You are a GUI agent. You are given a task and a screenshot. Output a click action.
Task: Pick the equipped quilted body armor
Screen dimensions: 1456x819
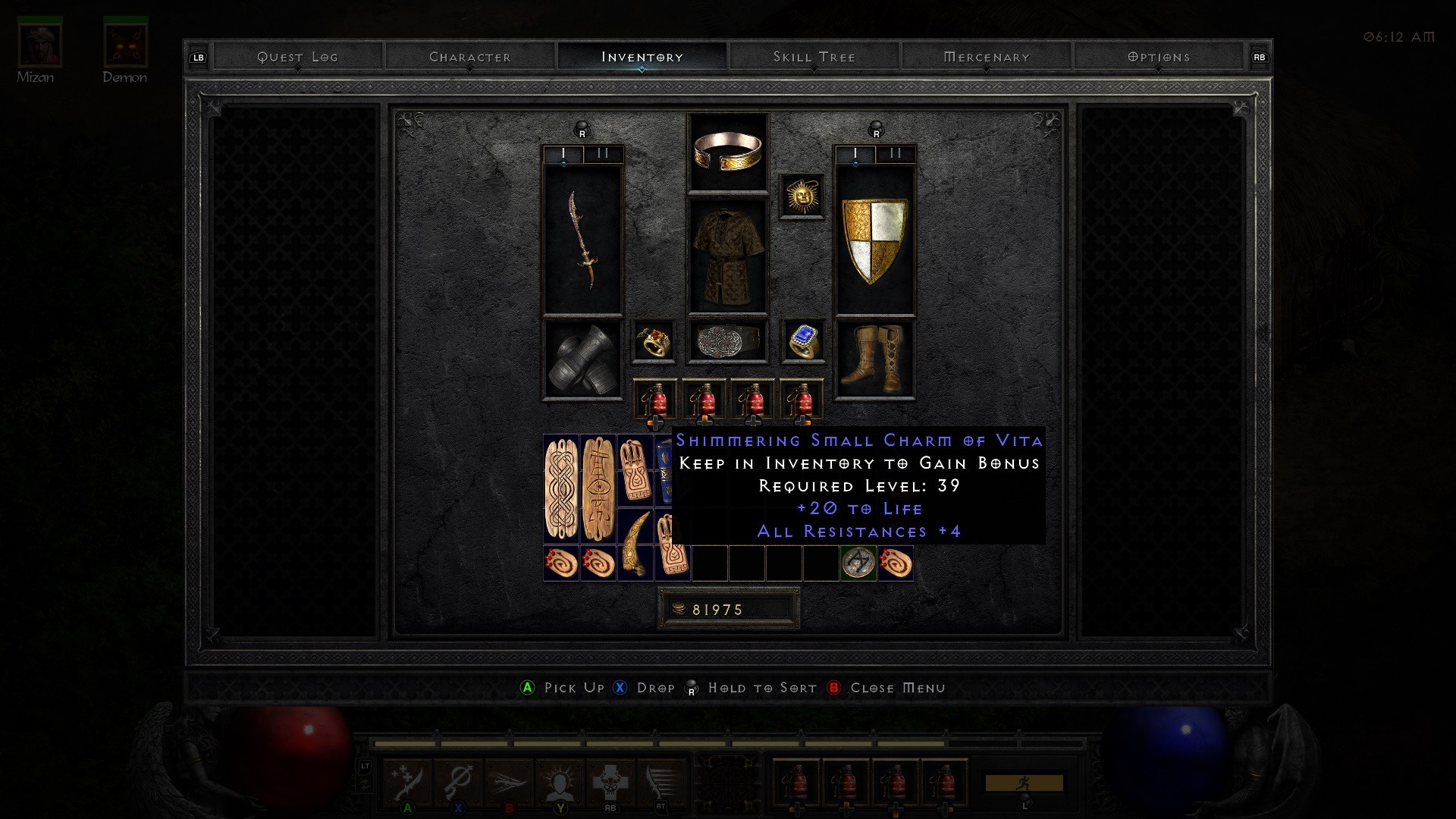(x=727, y=256)
